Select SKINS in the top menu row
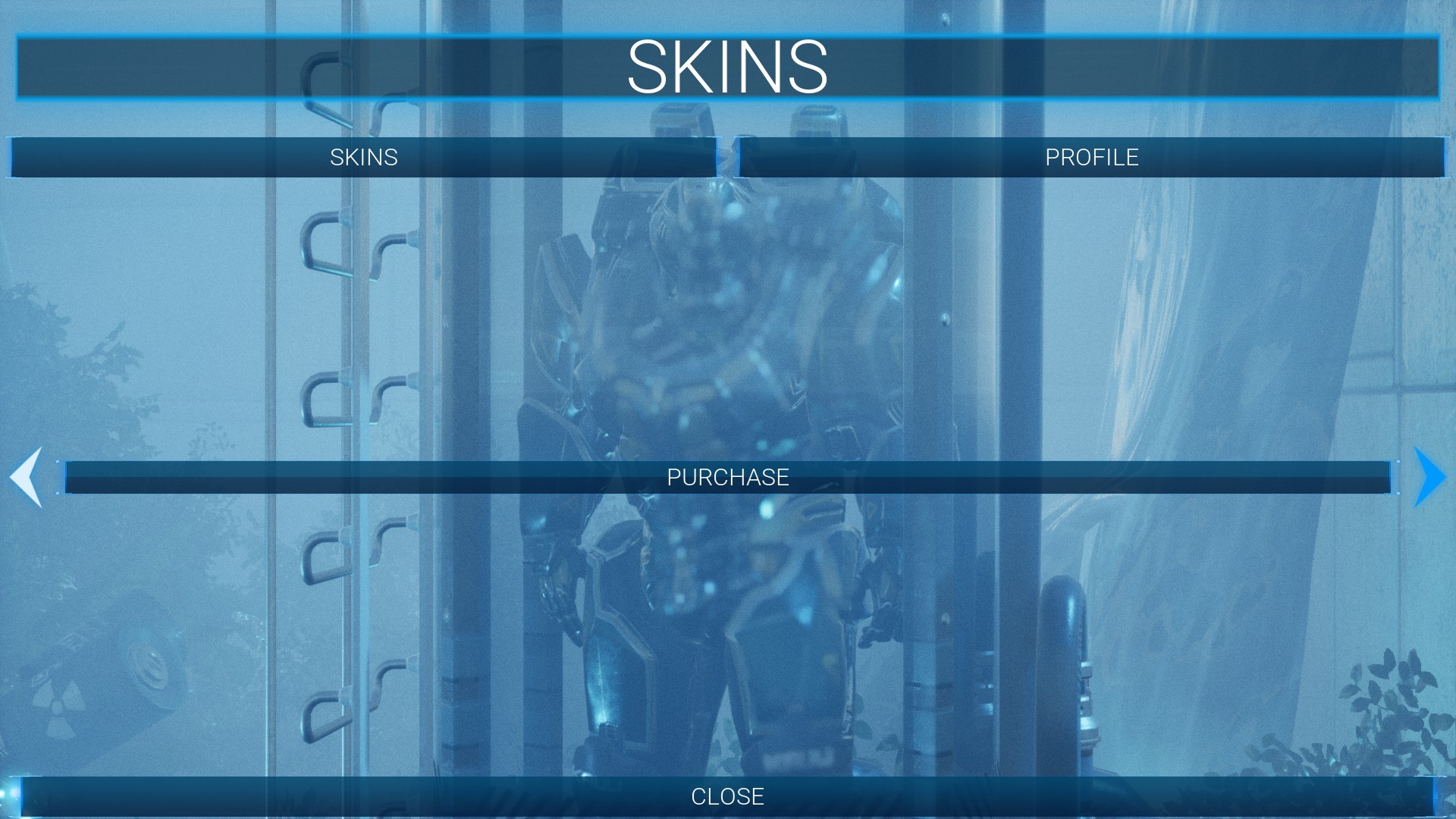This screenshot has width=1456, height=819. pos(364,158)
